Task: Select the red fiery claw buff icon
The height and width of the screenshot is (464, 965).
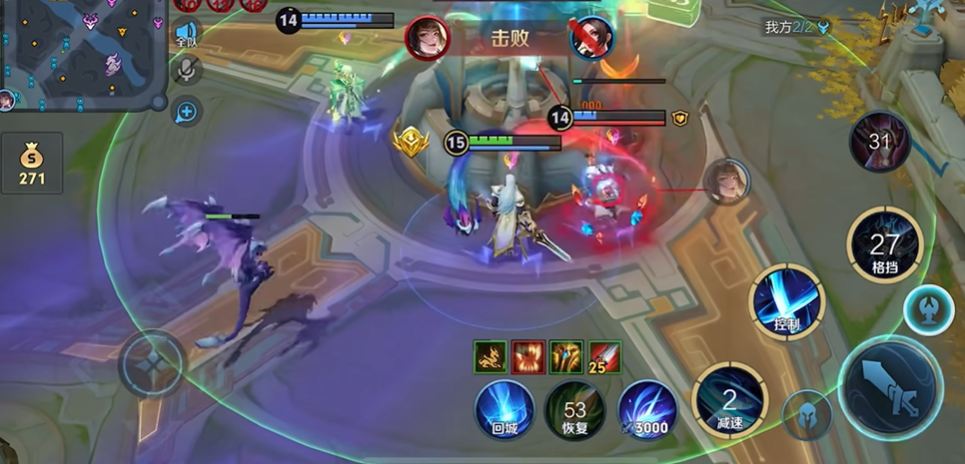Action: point(527,357)
